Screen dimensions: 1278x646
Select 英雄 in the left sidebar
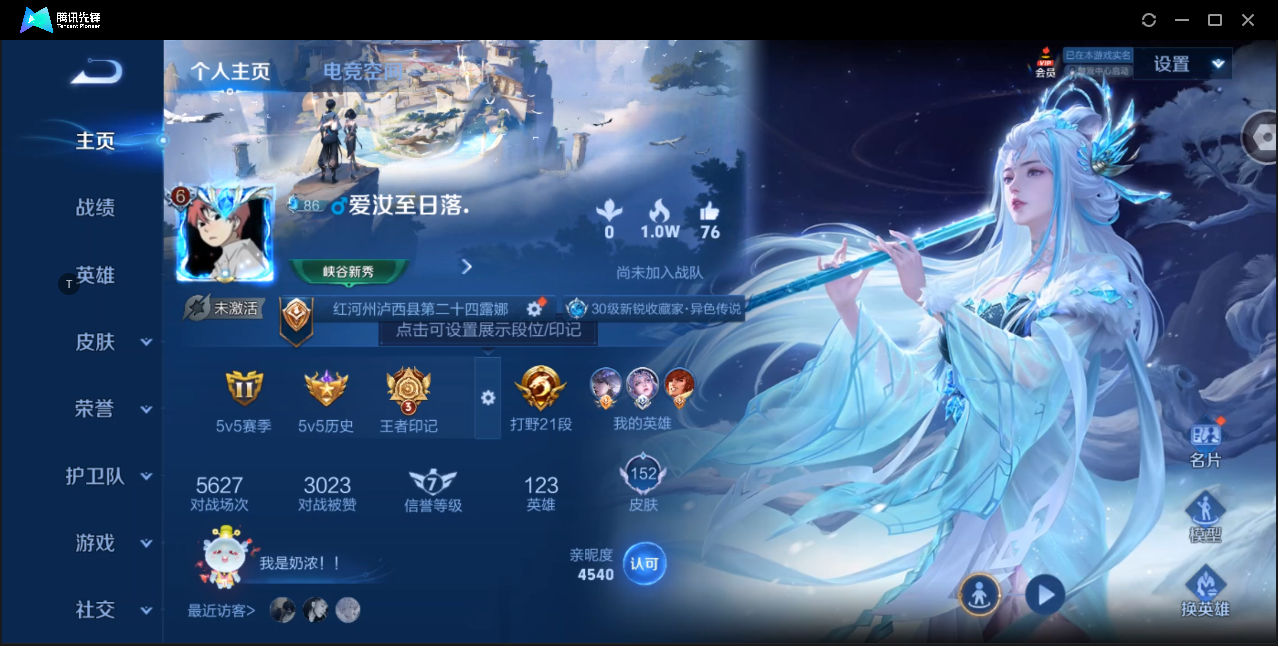(x=95, y=275)
